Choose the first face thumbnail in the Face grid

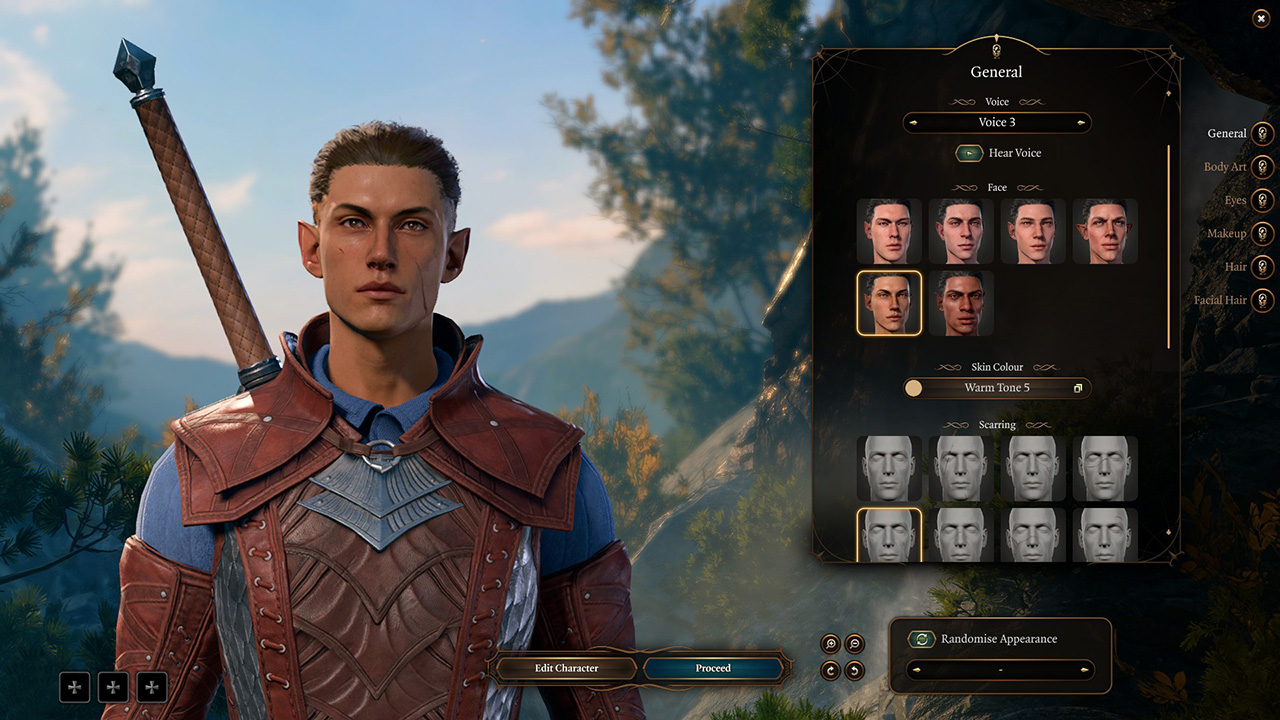889,231
